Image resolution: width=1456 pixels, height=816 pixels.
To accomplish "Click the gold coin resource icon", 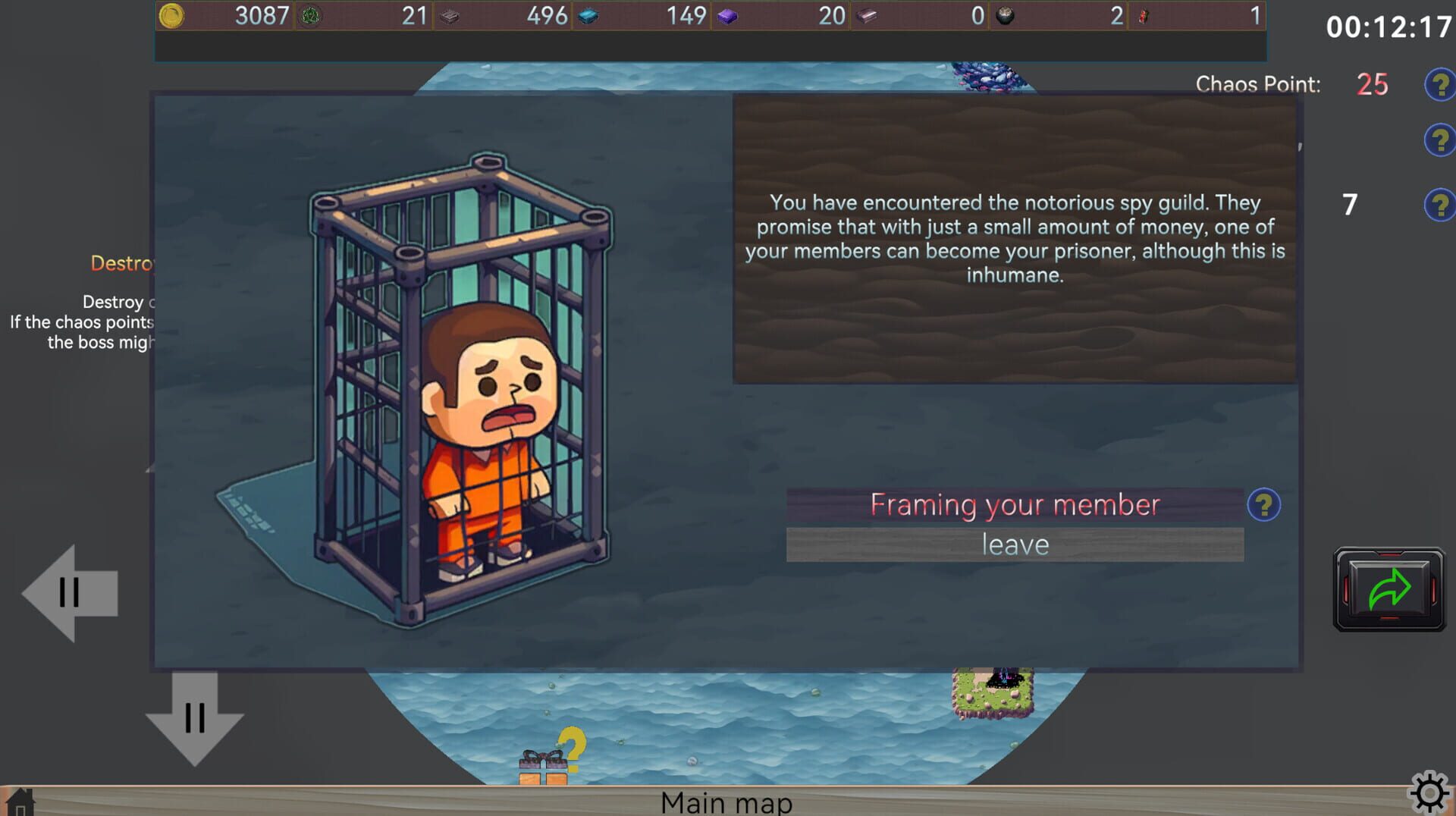I will [x=171, y=15].
